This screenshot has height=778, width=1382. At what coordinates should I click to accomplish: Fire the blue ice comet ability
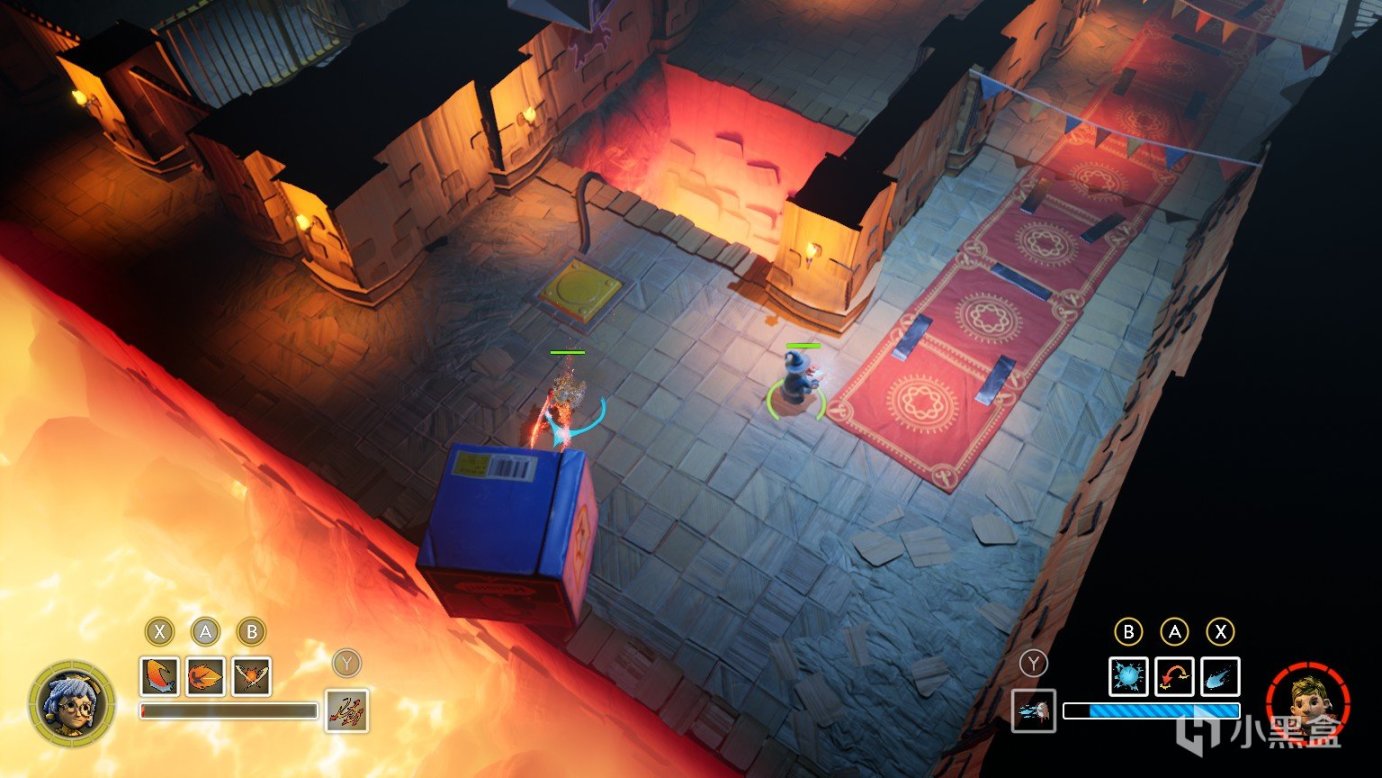click(x=1220, y=676)
